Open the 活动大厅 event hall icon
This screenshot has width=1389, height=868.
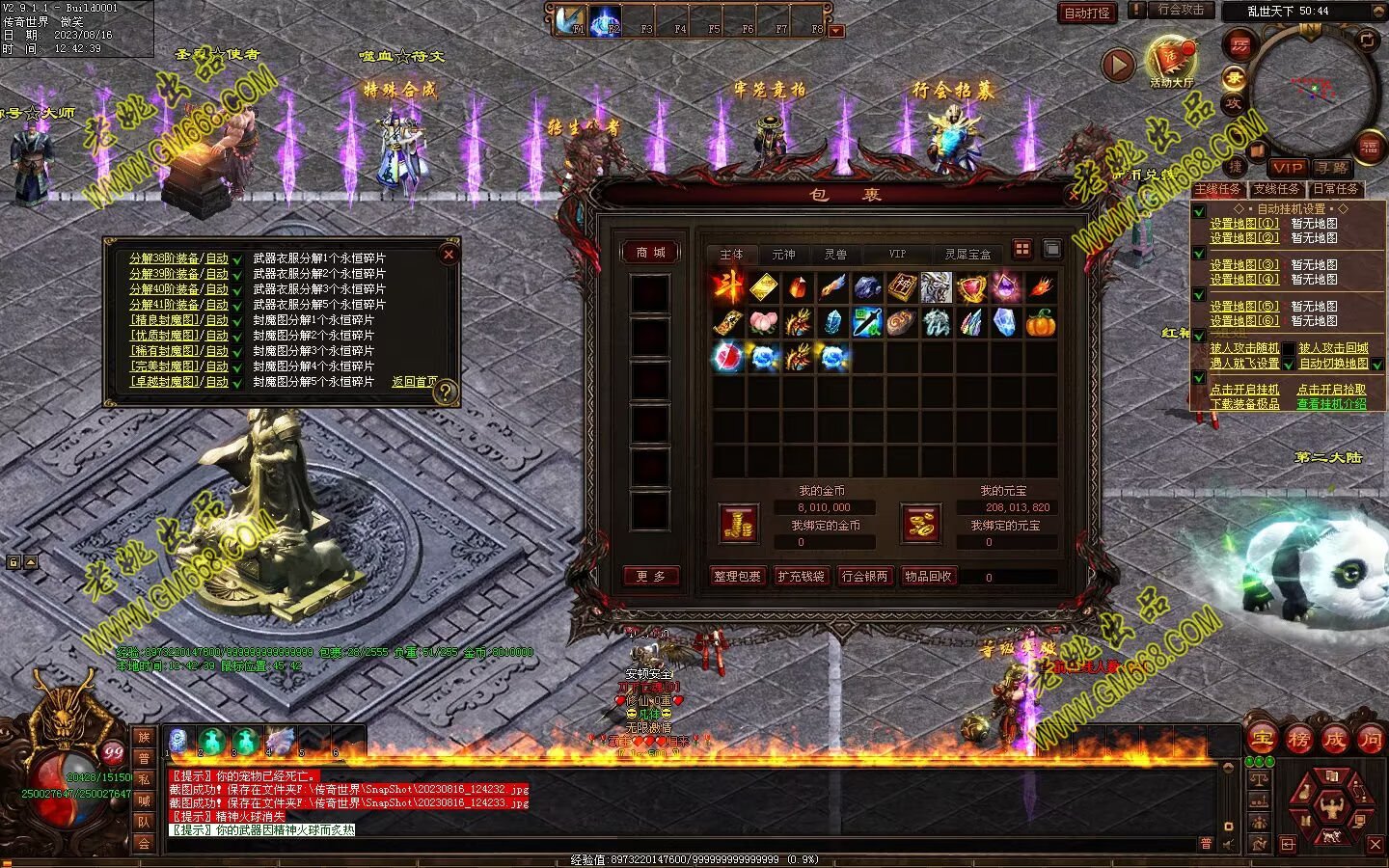pyautogui.click(x=1171, y=64)
